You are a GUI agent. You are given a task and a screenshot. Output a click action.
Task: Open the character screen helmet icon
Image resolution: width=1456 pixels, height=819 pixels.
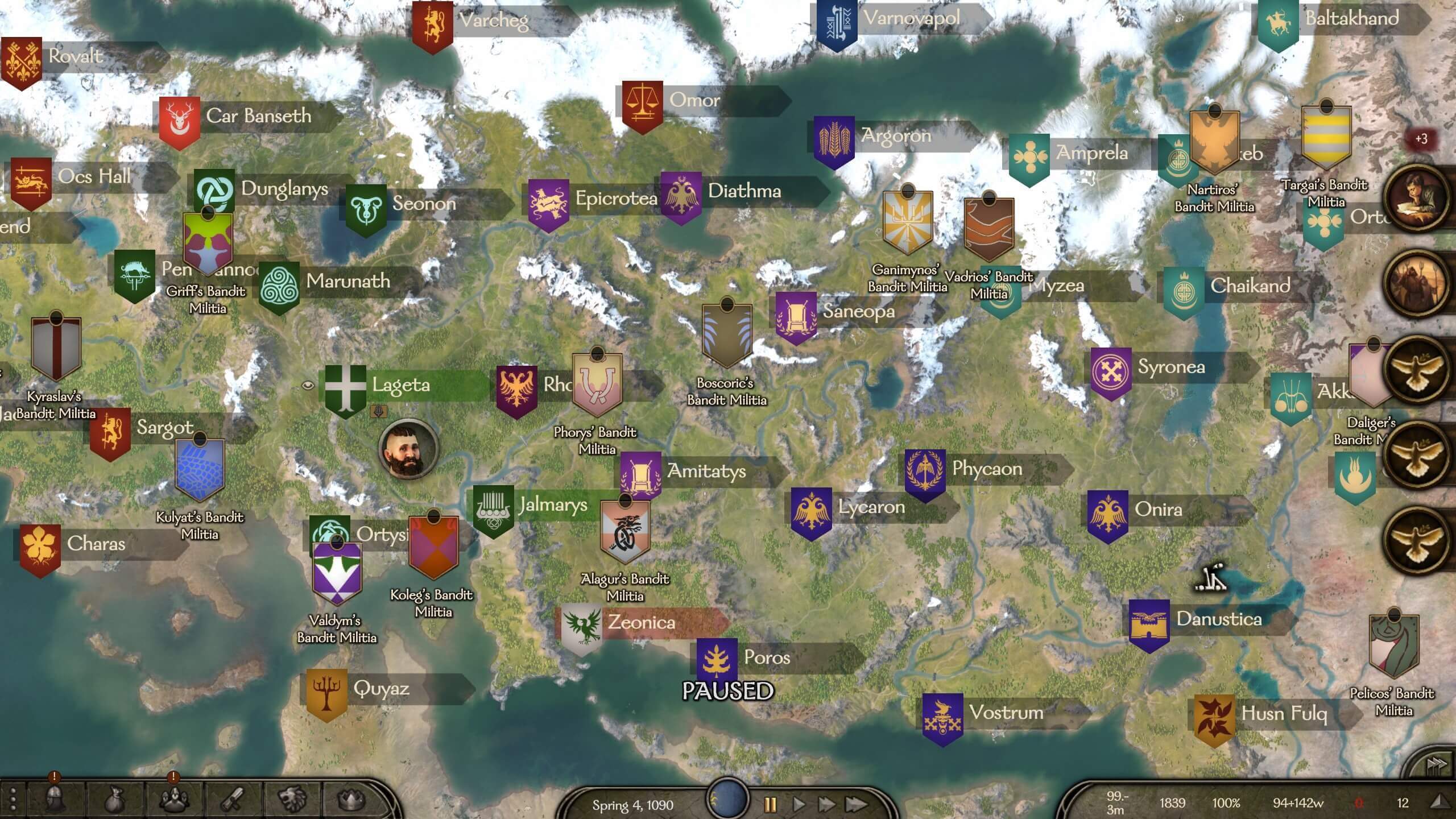click(x=55, y=799)
